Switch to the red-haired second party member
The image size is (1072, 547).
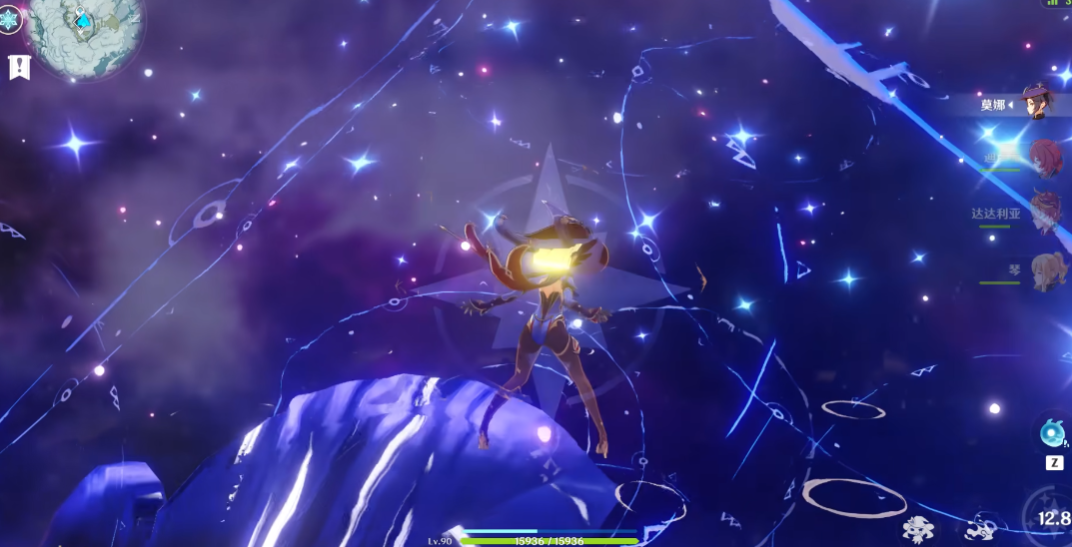[1045, 158]
